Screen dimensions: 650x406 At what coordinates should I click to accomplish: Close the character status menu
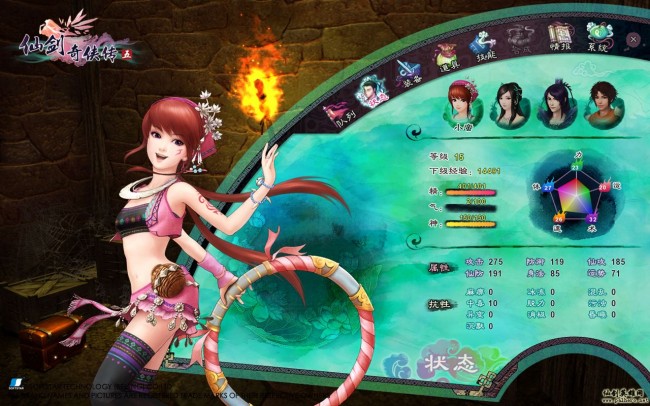click(635, 39)
